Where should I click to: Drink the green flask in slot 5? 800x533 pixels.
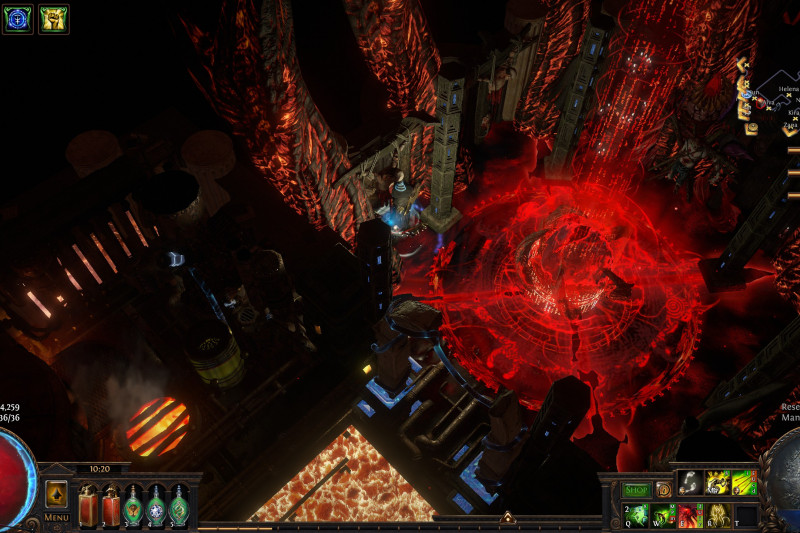click(x=178, y=504)
